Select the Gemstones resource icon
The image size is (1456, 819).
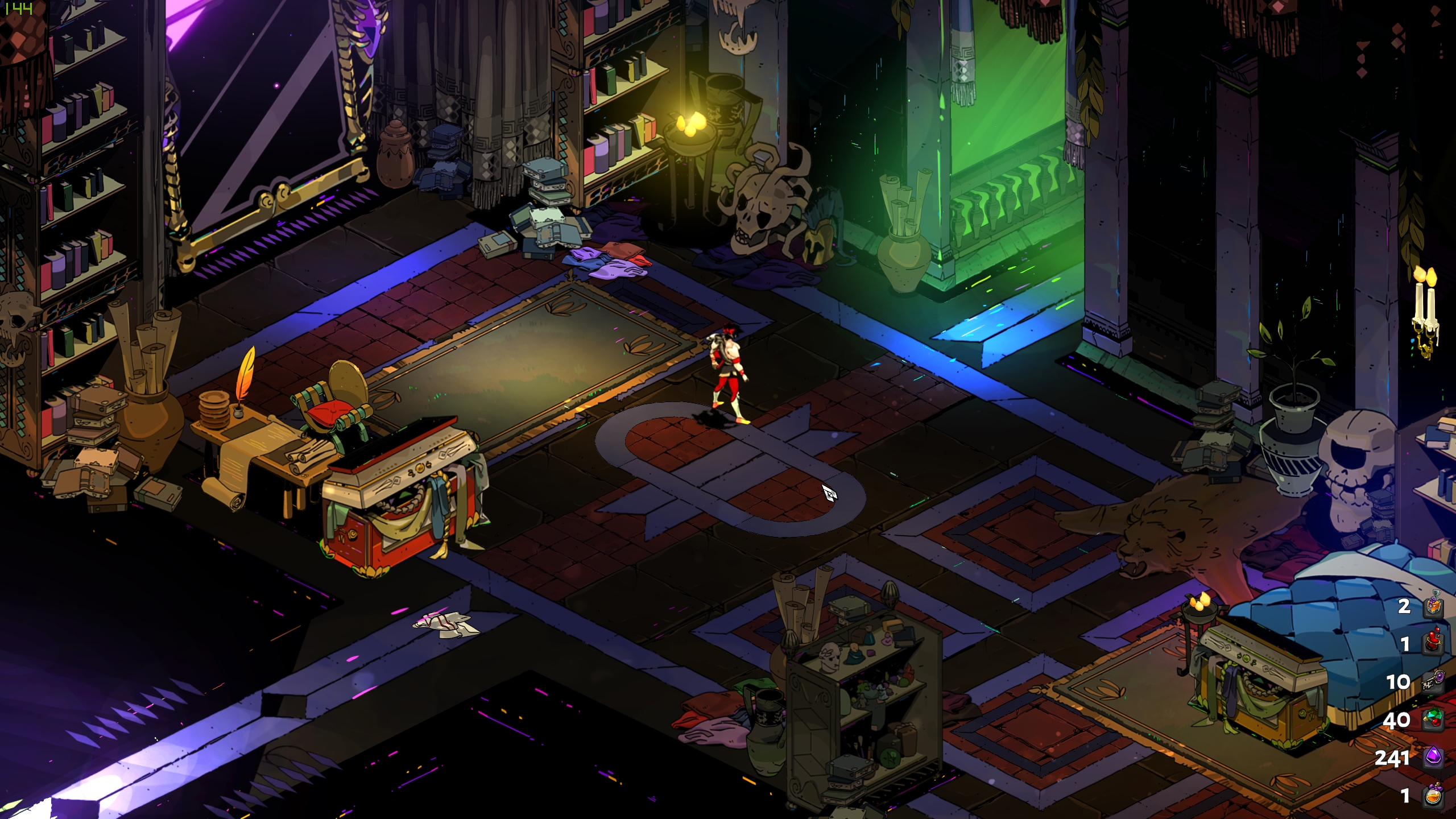point(1433,719)
